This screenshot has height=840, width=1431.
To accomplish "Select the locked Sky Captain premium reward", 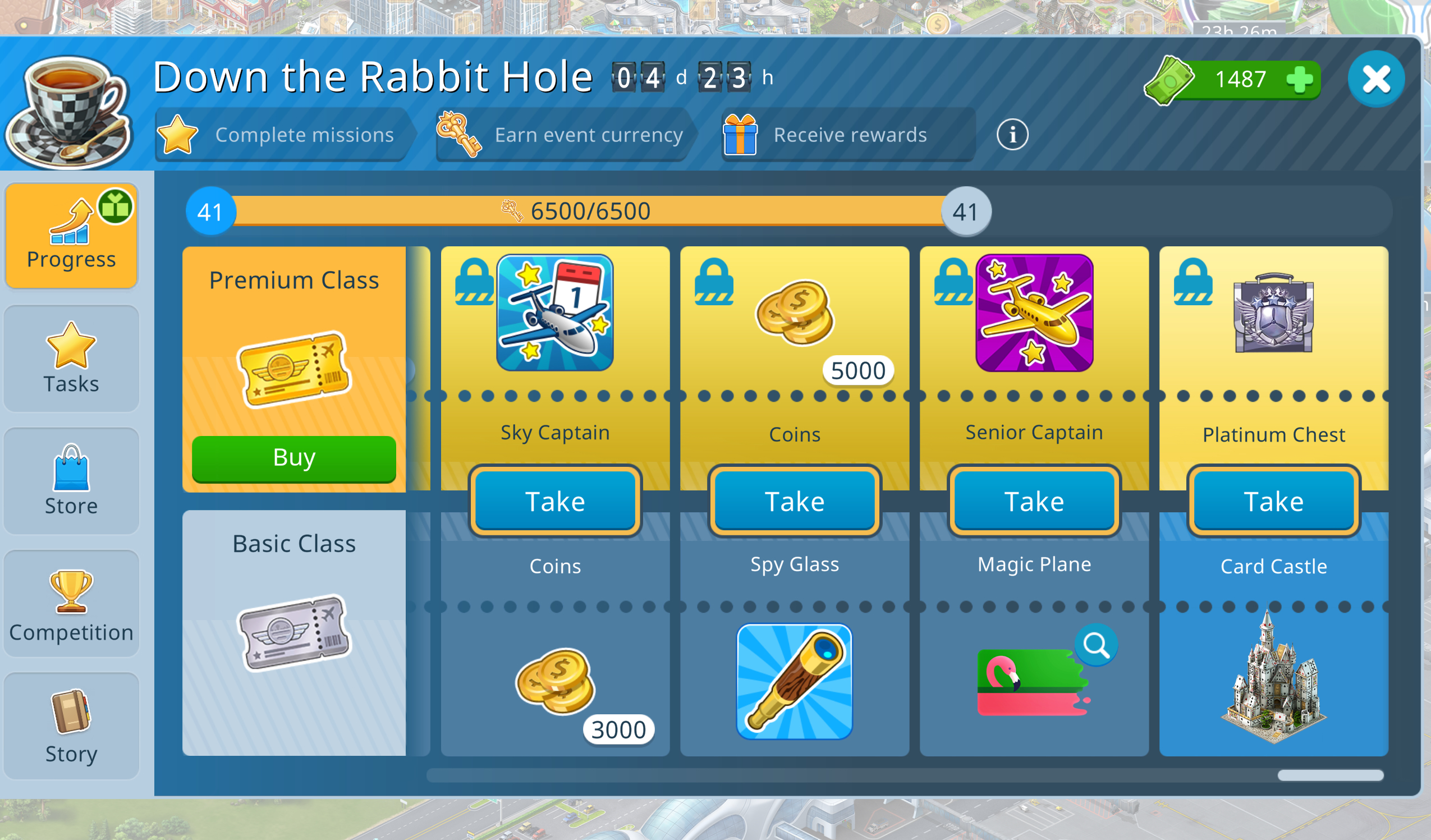I will tap(555, 313).
